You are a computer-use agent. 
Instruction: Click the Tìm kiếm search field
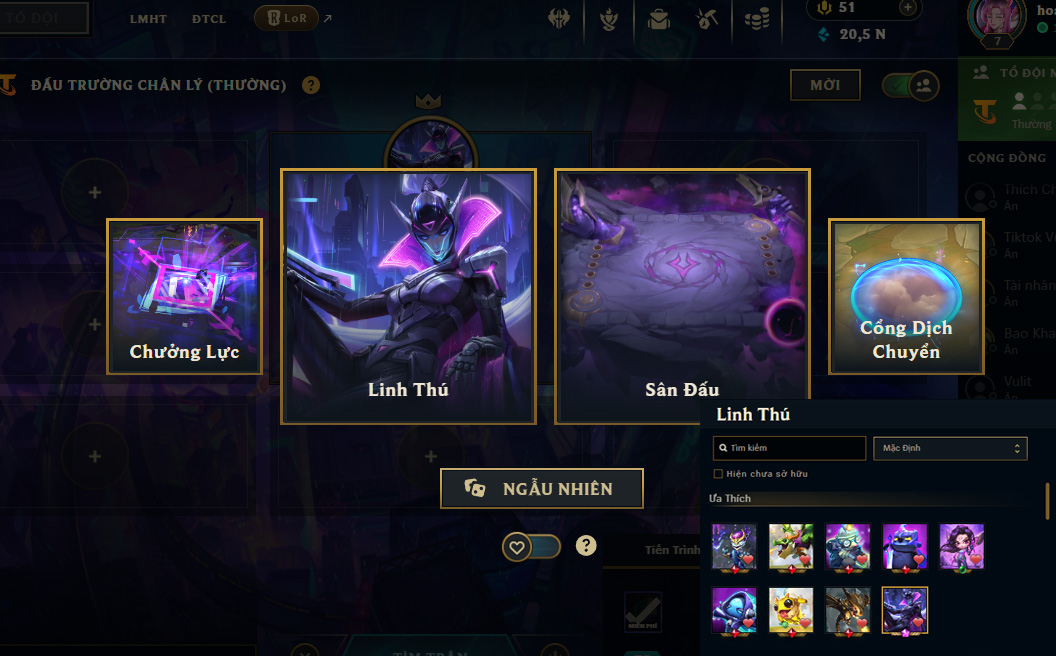tap(789, 448)
